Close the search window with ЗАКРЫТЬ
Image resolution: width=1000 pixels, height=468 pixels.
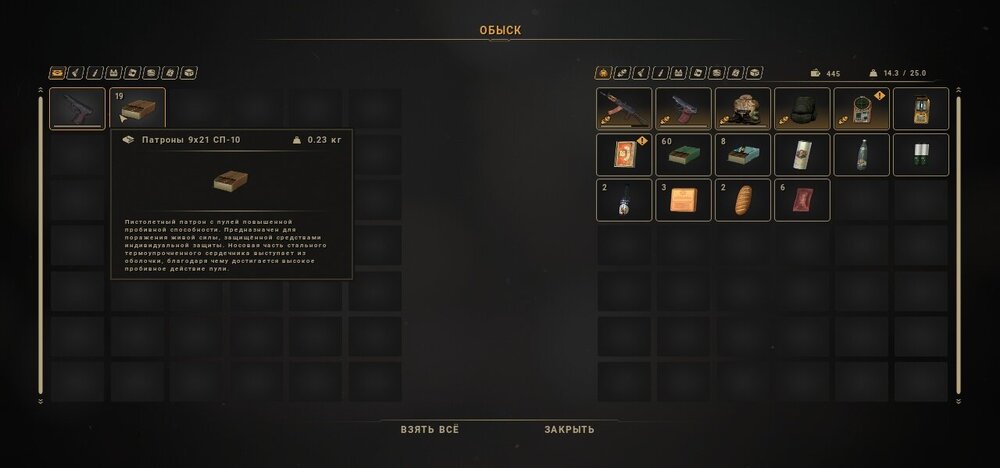(569, 429)
